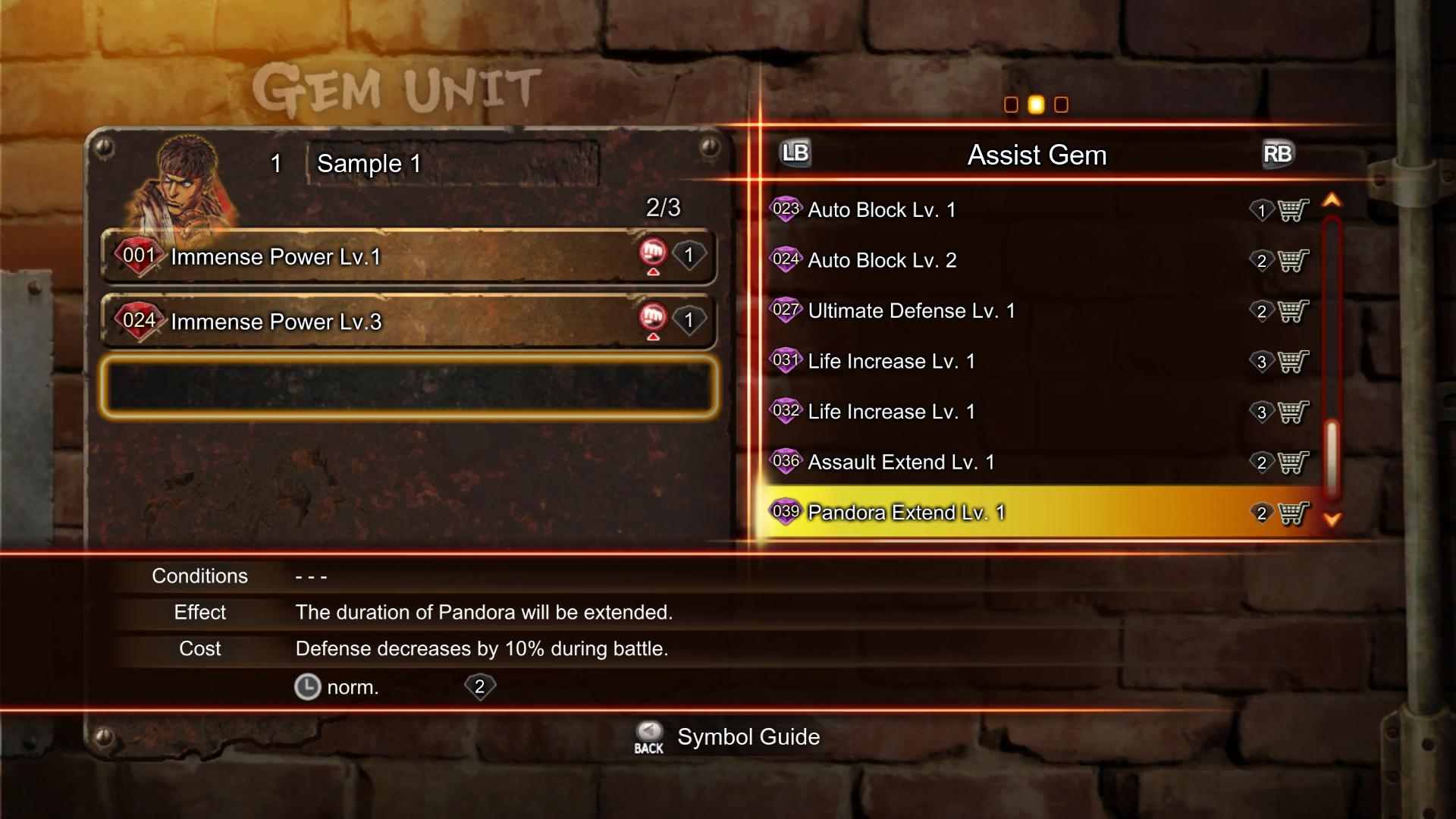Select Ultimate Defense Lv. 1 from the list
Image resolution: width=1456 pixels, height=819 pixels.
[910, 310]
